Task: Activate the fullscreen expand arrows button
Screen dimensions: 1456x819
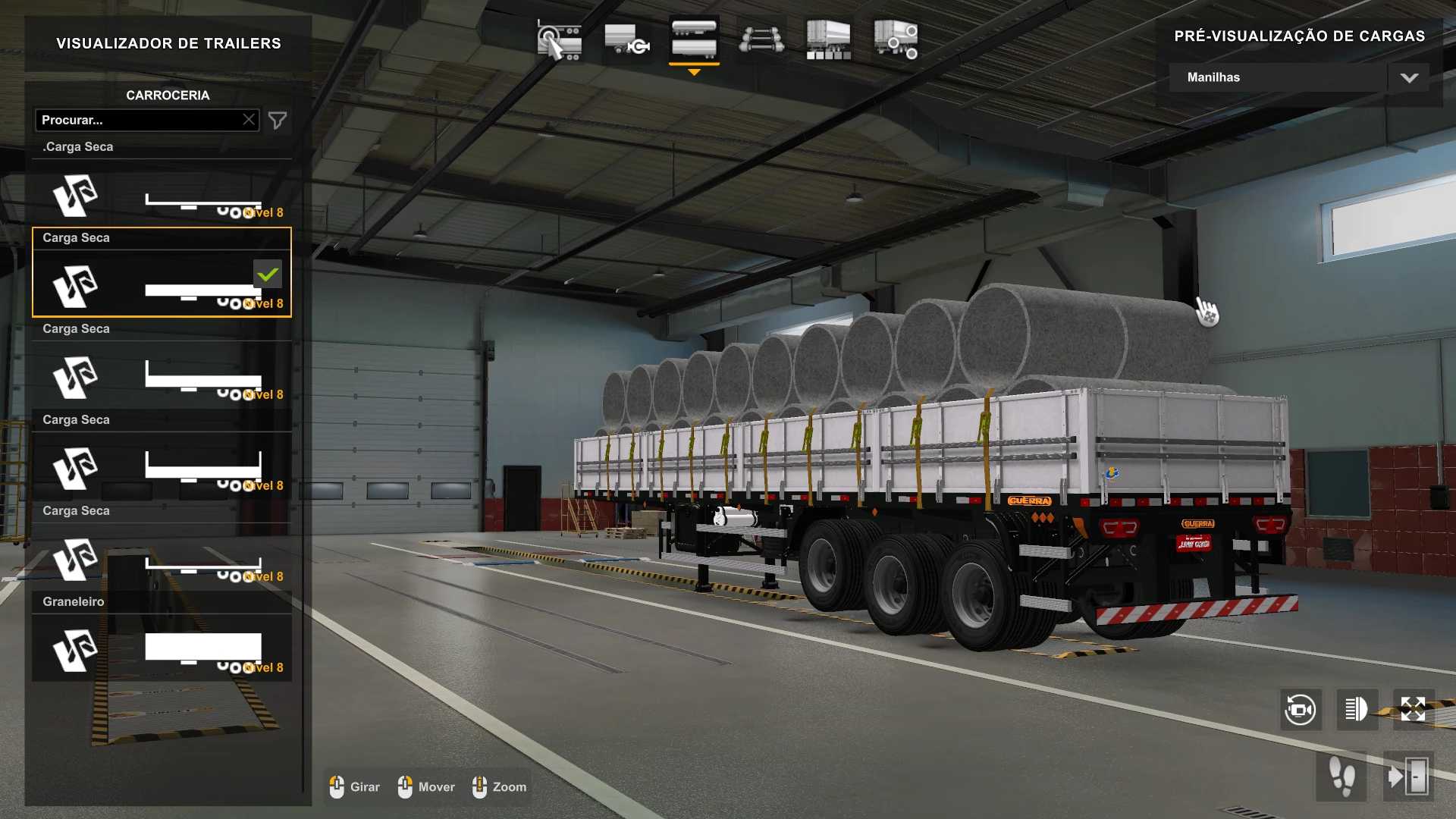Action: [1413, 710]
